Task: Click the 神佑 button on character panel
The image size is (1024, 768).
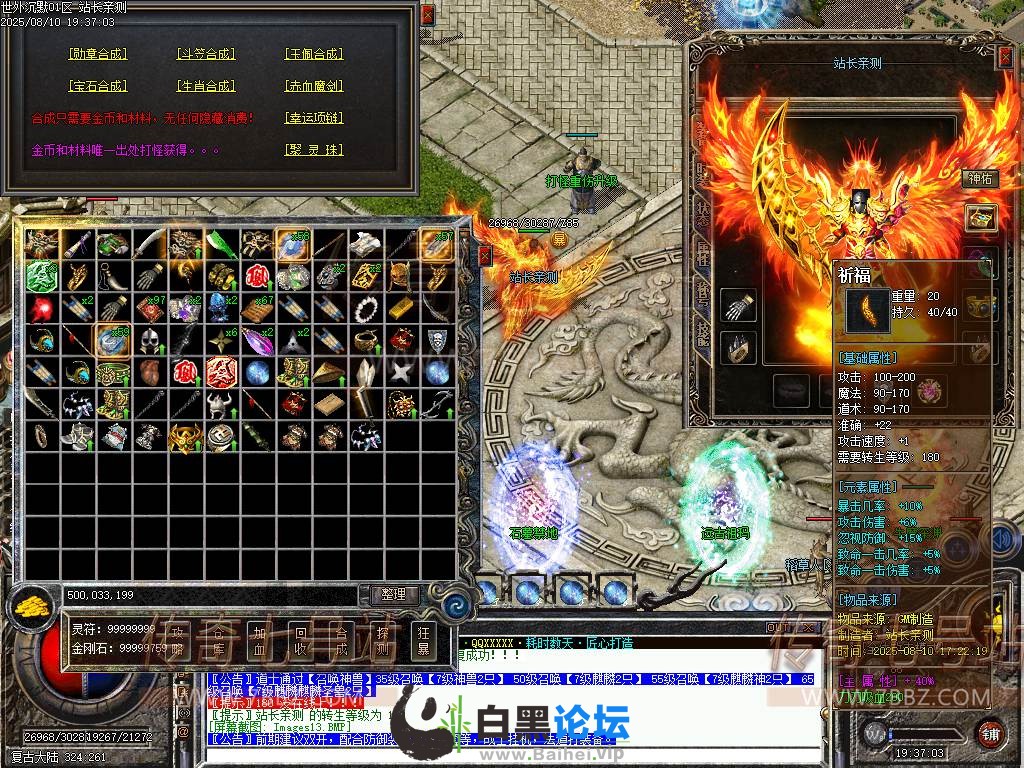Action: pyautogui.click(x=980, y=179)
